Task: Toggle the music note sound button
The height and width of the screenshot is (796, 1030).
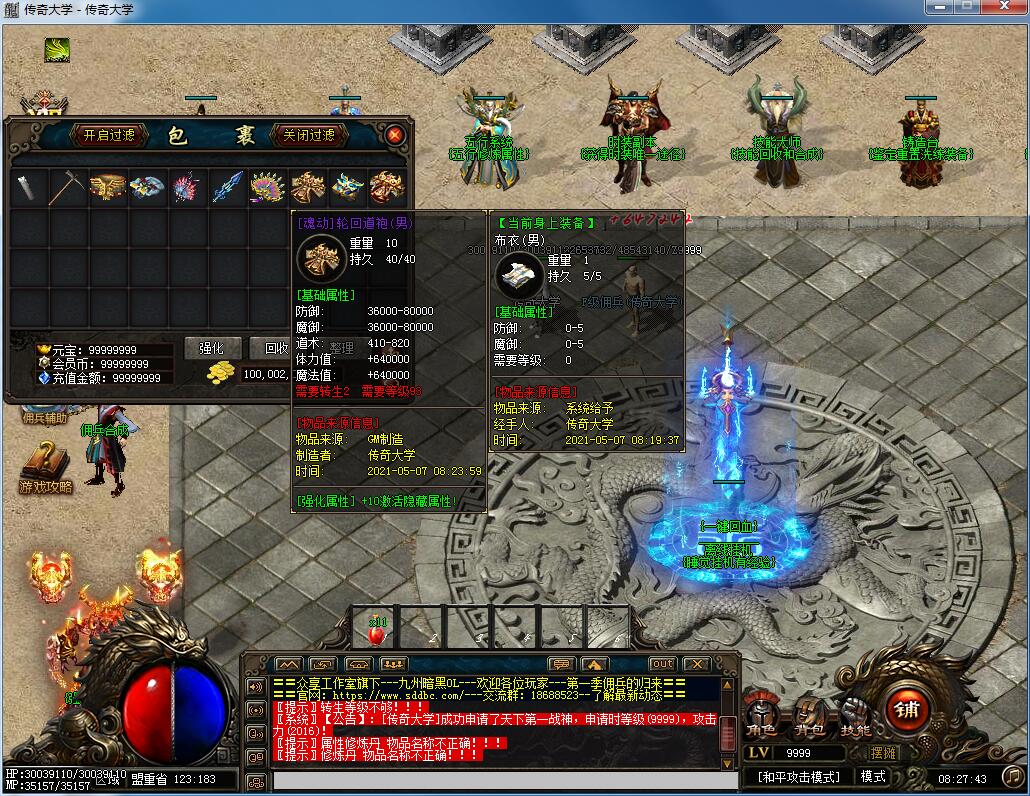Action: 1011,776
